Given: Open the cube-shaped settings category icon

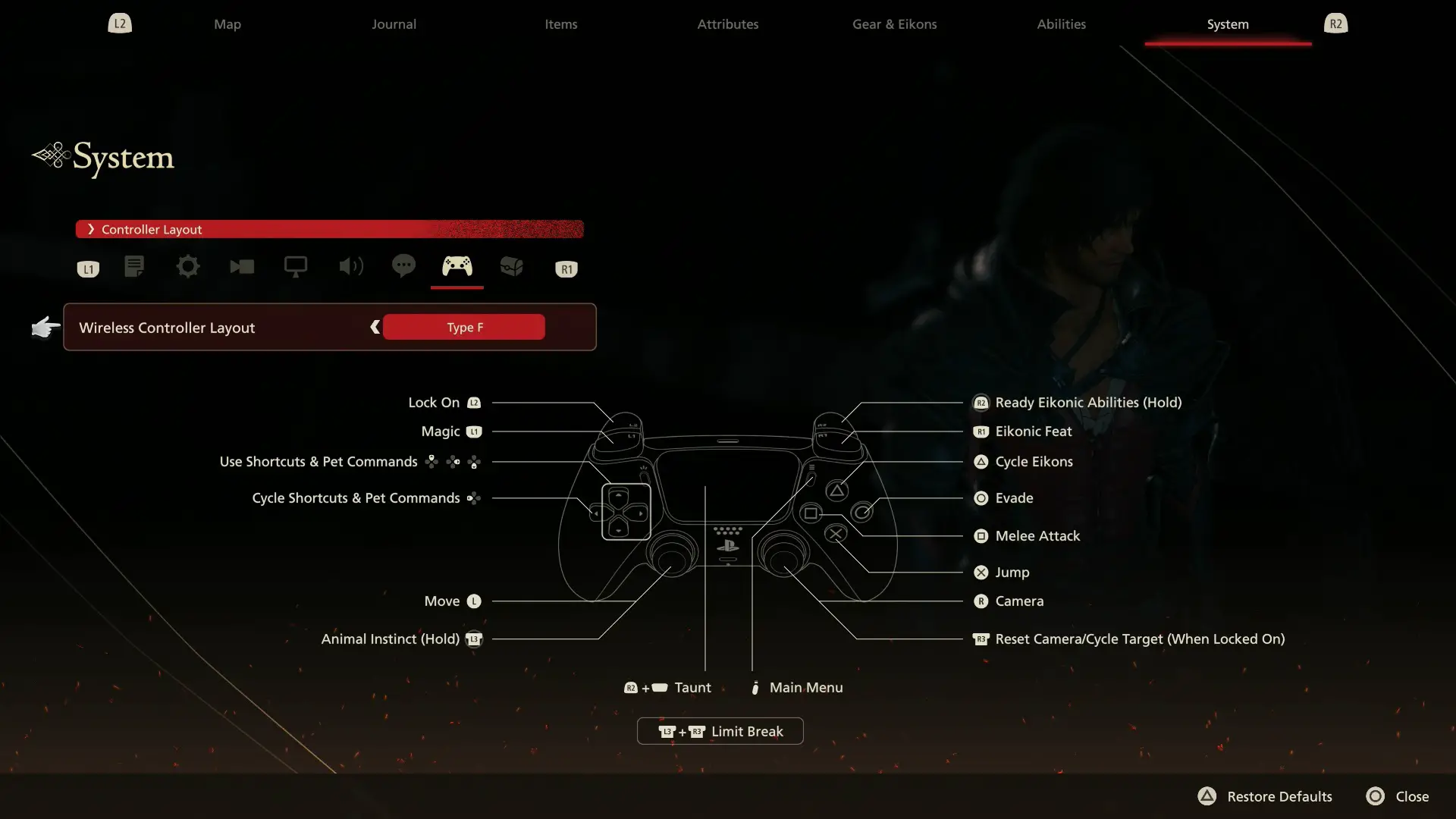Looking at the screenshot, I should pos(512,267).
